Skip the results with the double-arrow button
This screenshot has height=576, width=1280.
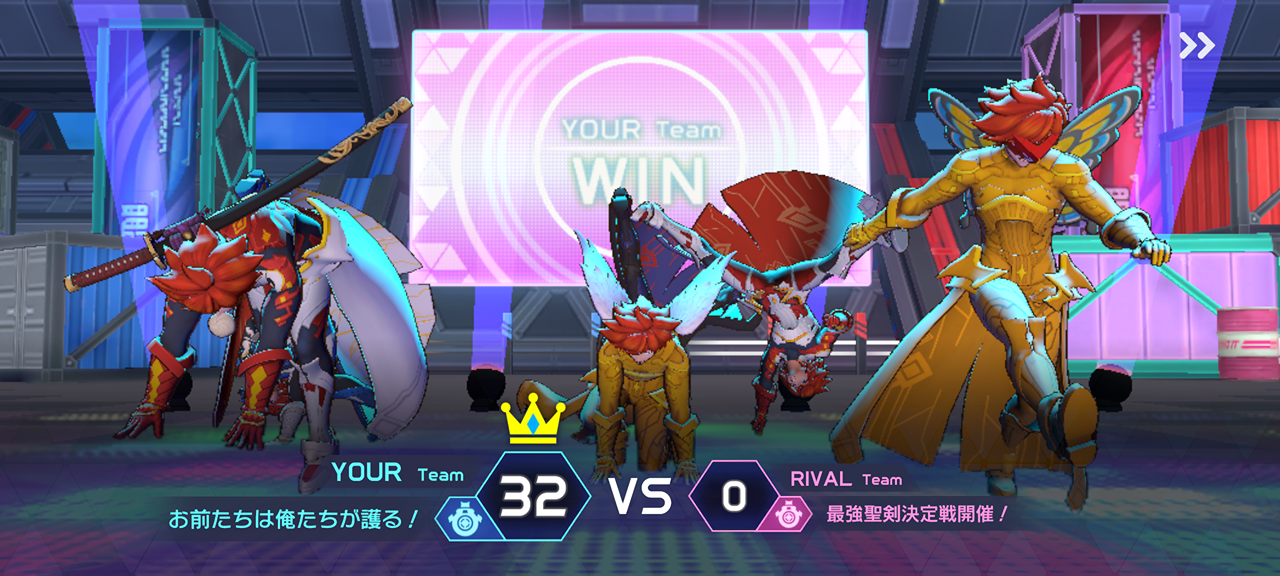1197,45
